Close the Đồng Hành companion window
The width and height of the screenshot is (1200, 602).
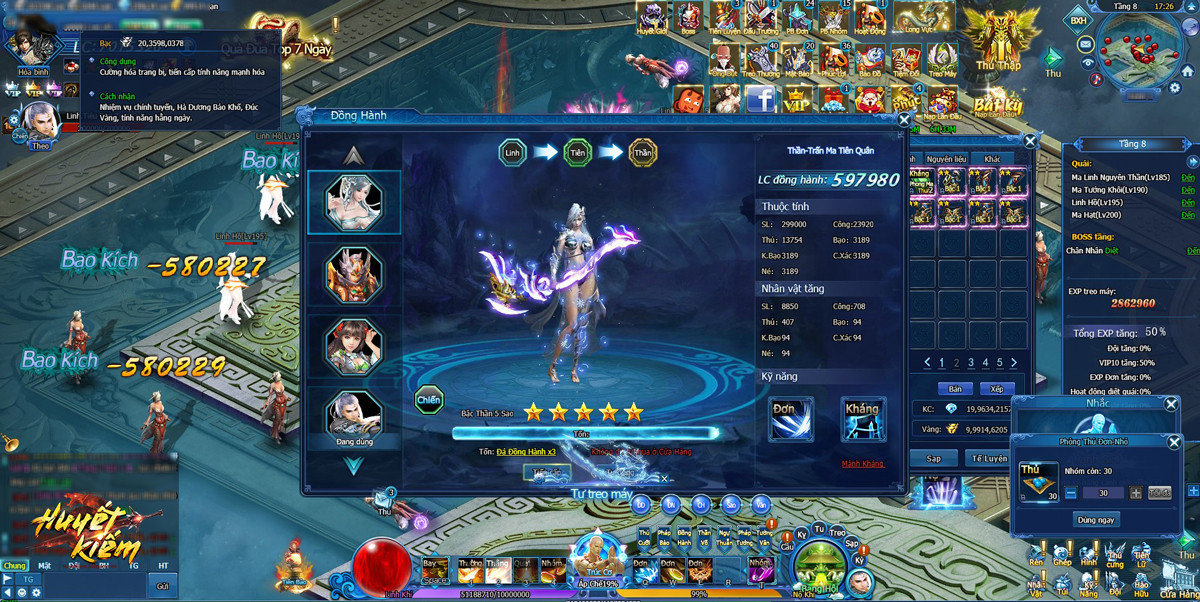coord(905,120)
